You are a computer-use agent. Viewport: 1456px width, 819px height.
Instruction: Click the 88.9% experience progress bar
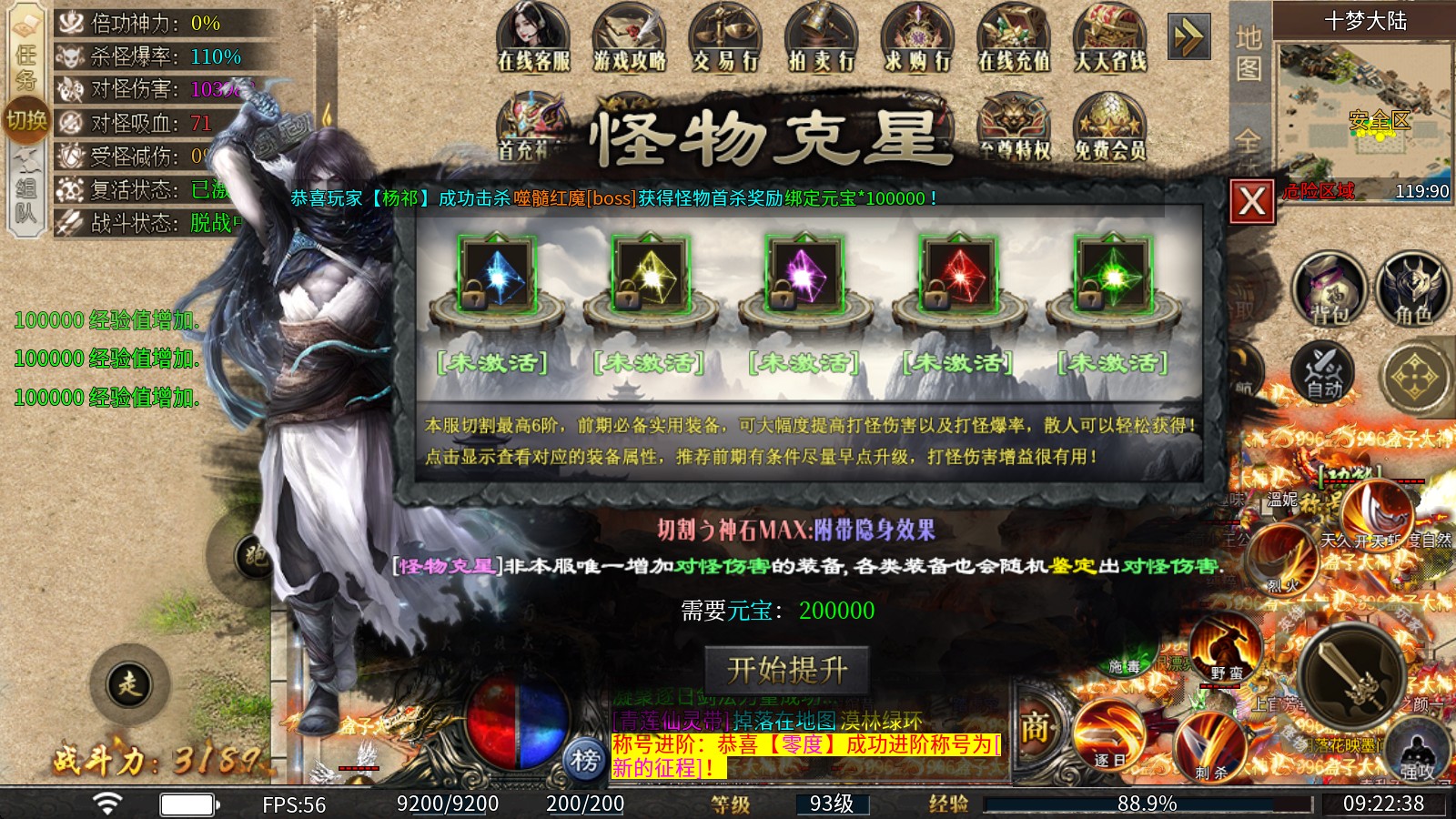[x=1143, y=803]
